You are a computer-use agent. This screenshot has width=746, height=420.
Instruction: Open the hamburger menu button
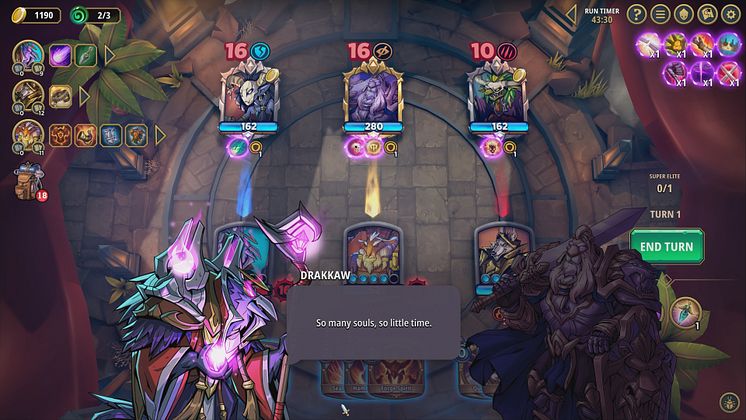click(662, 14)
